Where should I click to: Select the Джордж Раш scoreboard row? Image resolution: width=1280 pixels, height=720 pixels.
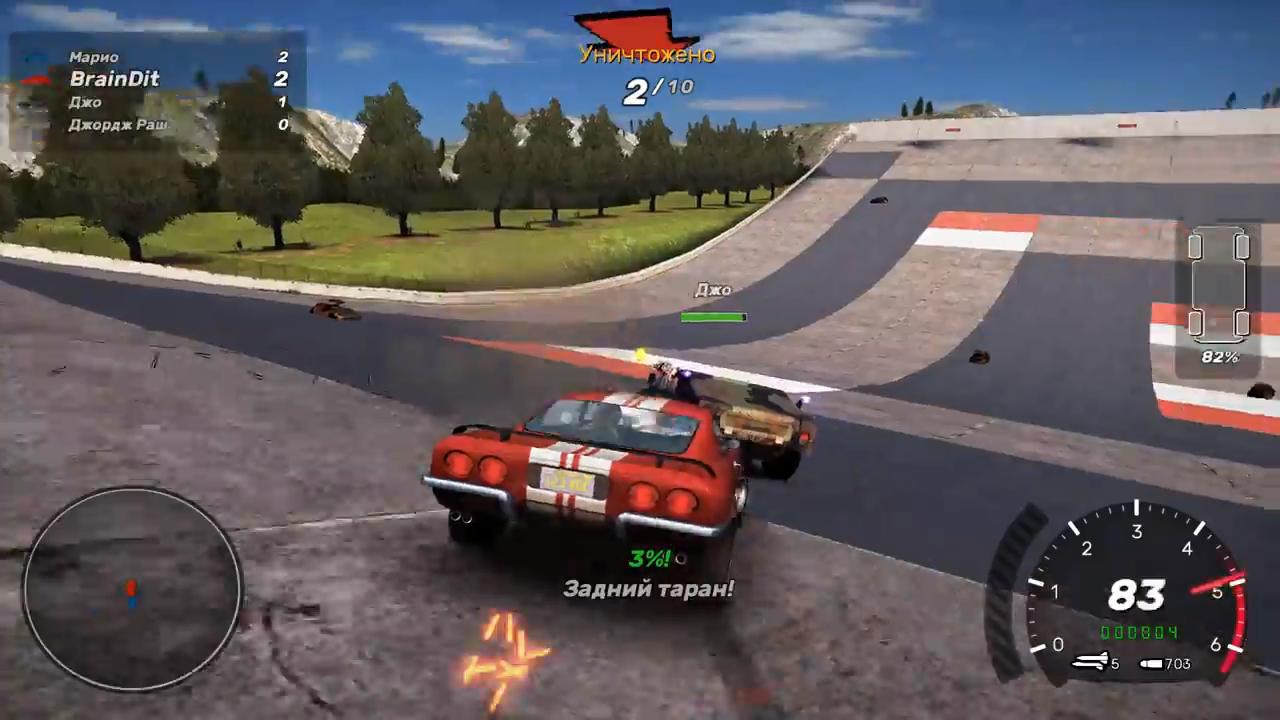tap(160, 125)
